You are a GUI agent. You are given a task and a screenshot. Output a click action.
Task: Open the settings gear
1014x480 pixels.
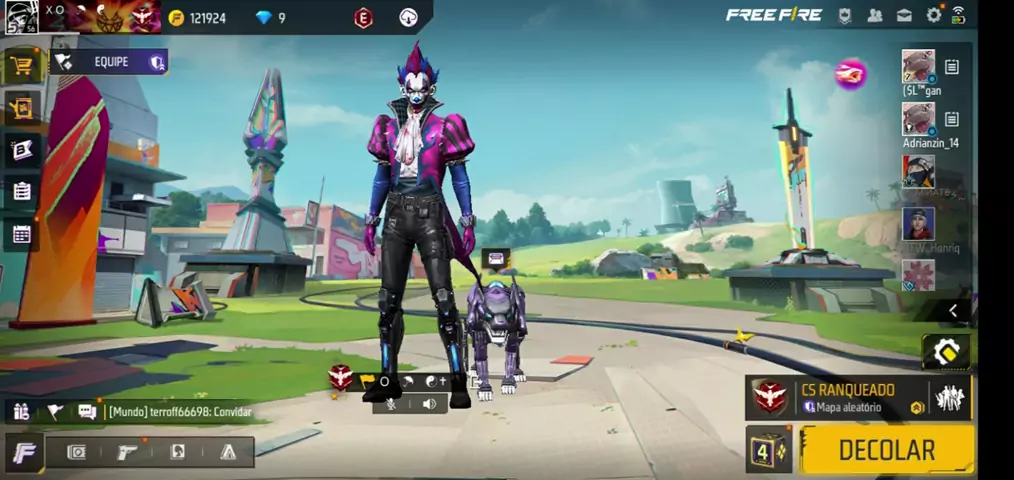(933, 15)
